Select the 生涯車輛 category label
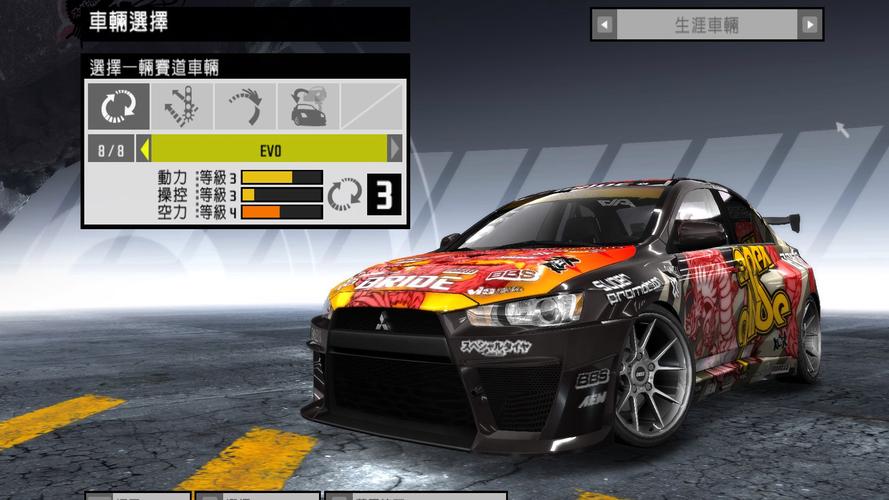Screen dimensions: 889x500 click(x=707, y=25)
